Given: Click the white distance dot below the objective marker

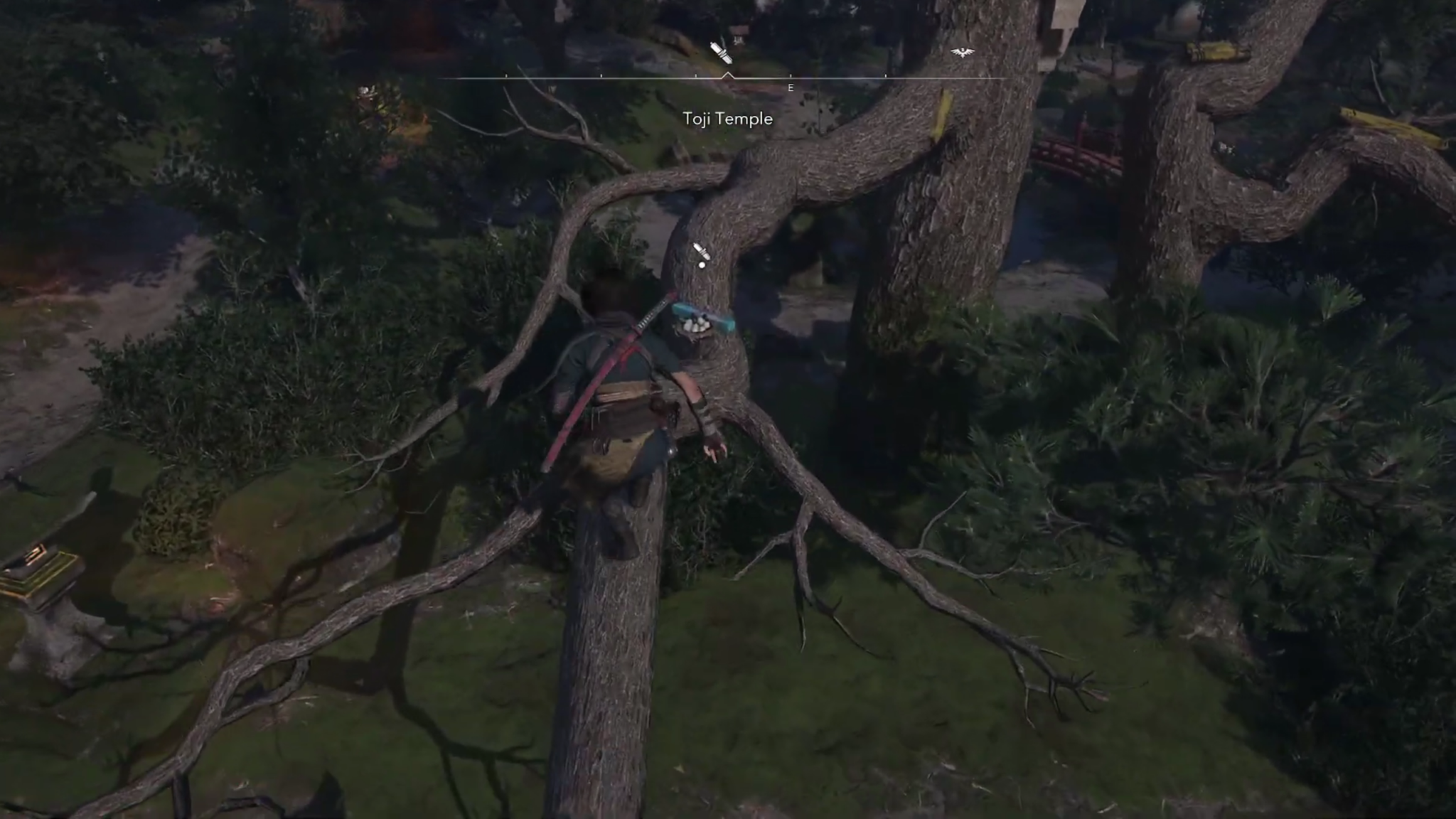Looking at the screenshot, I should 702,267.
